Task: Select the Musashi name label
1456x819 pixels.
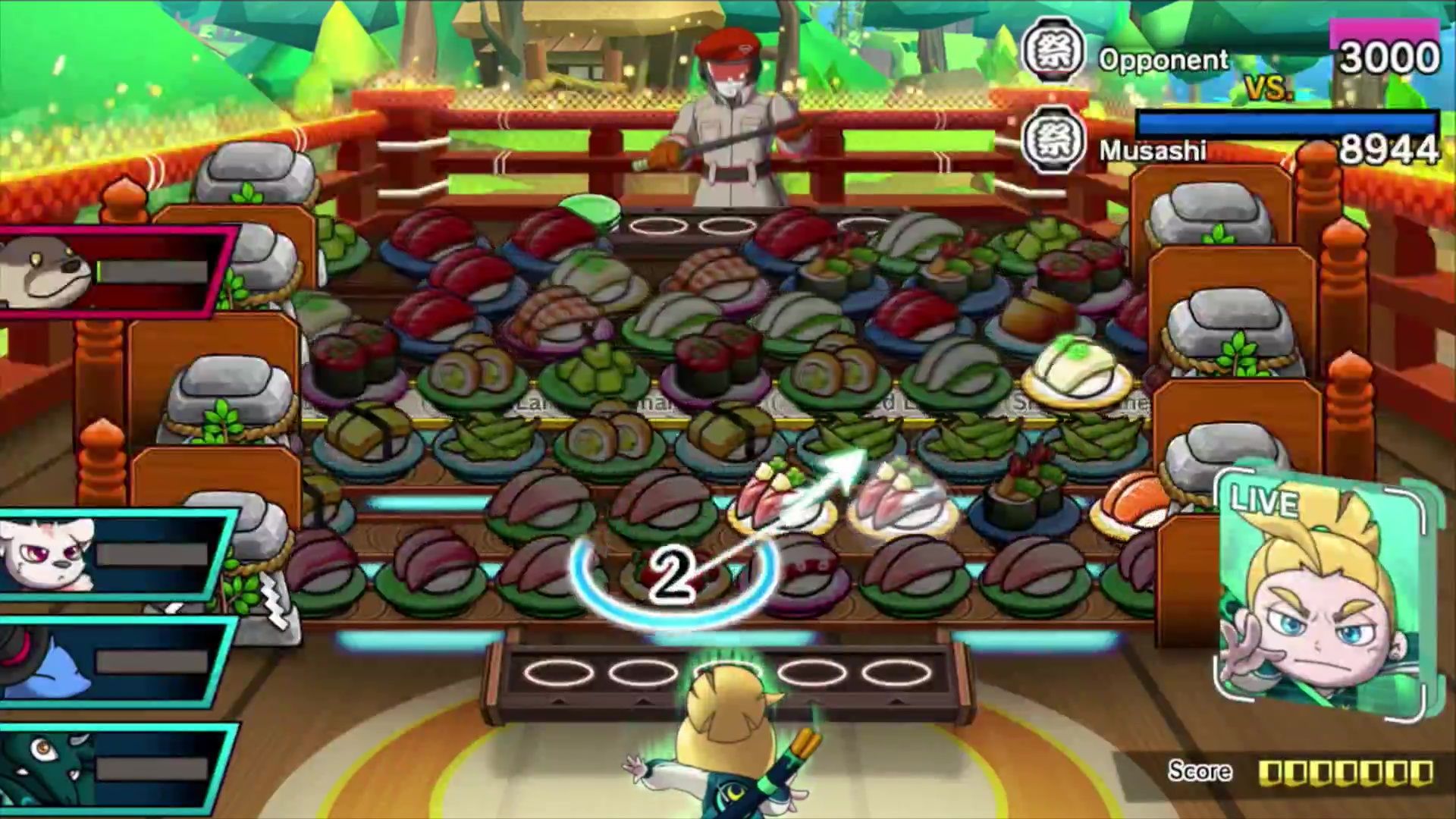Action: tap(1153, 152)
